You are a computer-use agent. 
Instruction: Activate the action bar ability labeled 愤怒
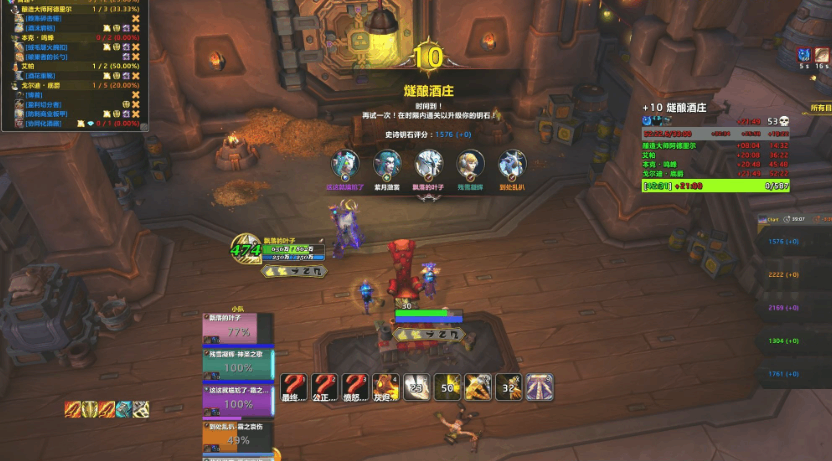click(355, 387)
